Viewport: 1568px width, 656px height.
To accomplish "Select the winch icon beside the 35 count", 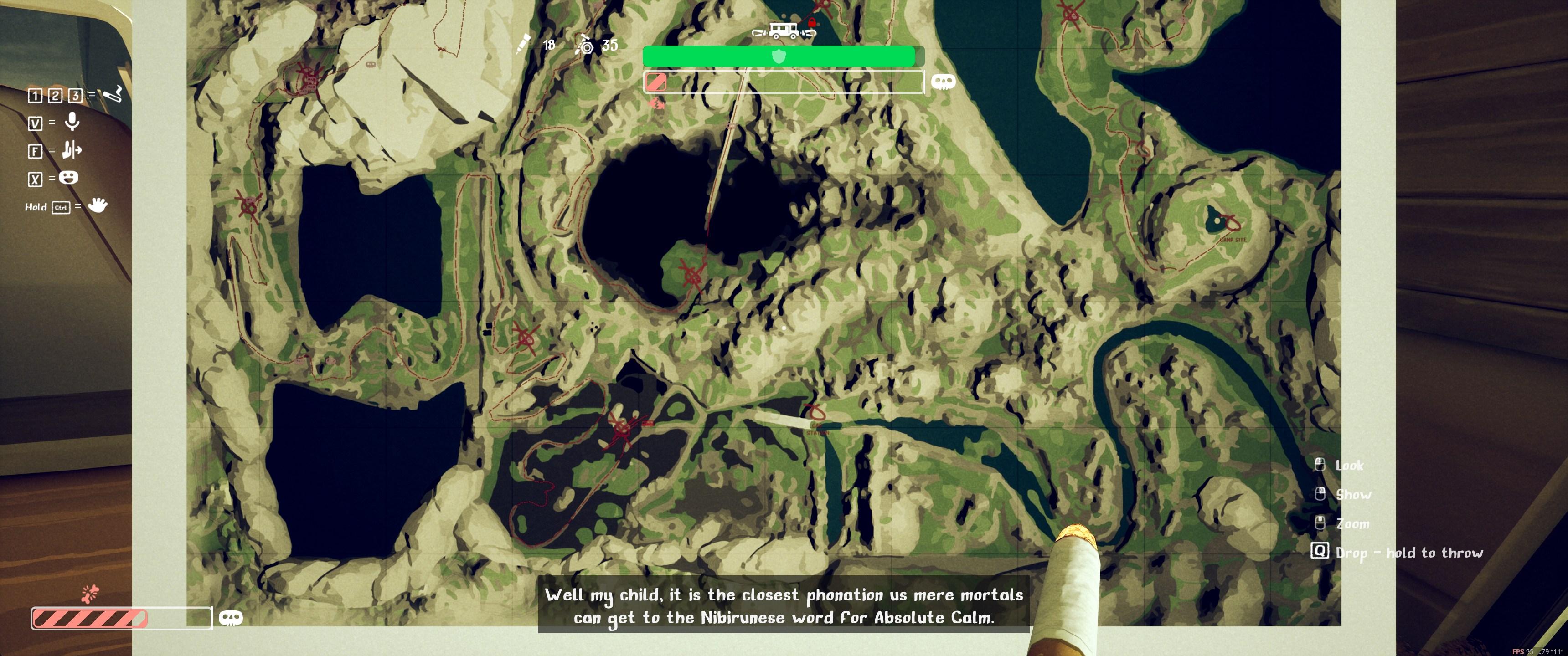I will coord(584,45).
